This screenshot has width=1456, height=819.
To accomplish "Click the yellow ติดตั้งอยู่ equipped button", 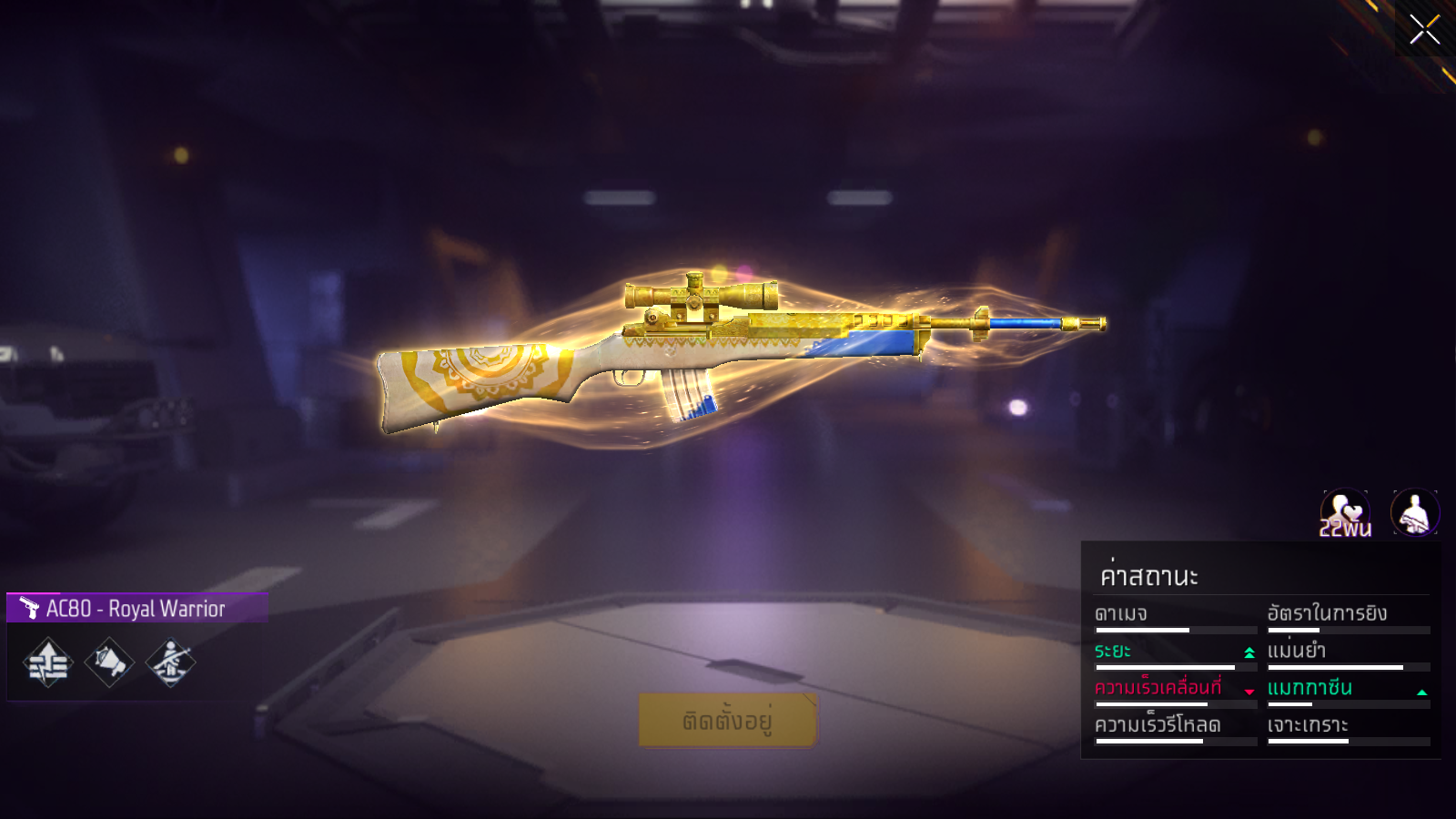I will (727, 720).
